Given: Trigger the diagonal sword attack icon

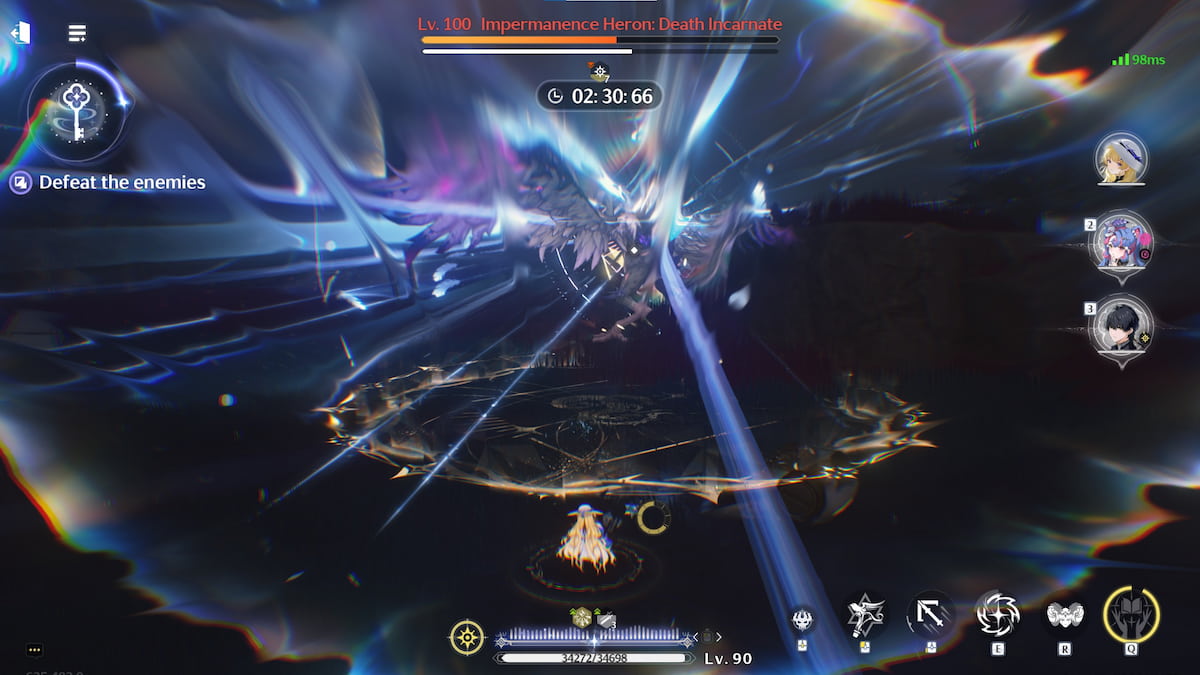Looking at the screenshot, I should pyautogui.click(x=931, y=614).
